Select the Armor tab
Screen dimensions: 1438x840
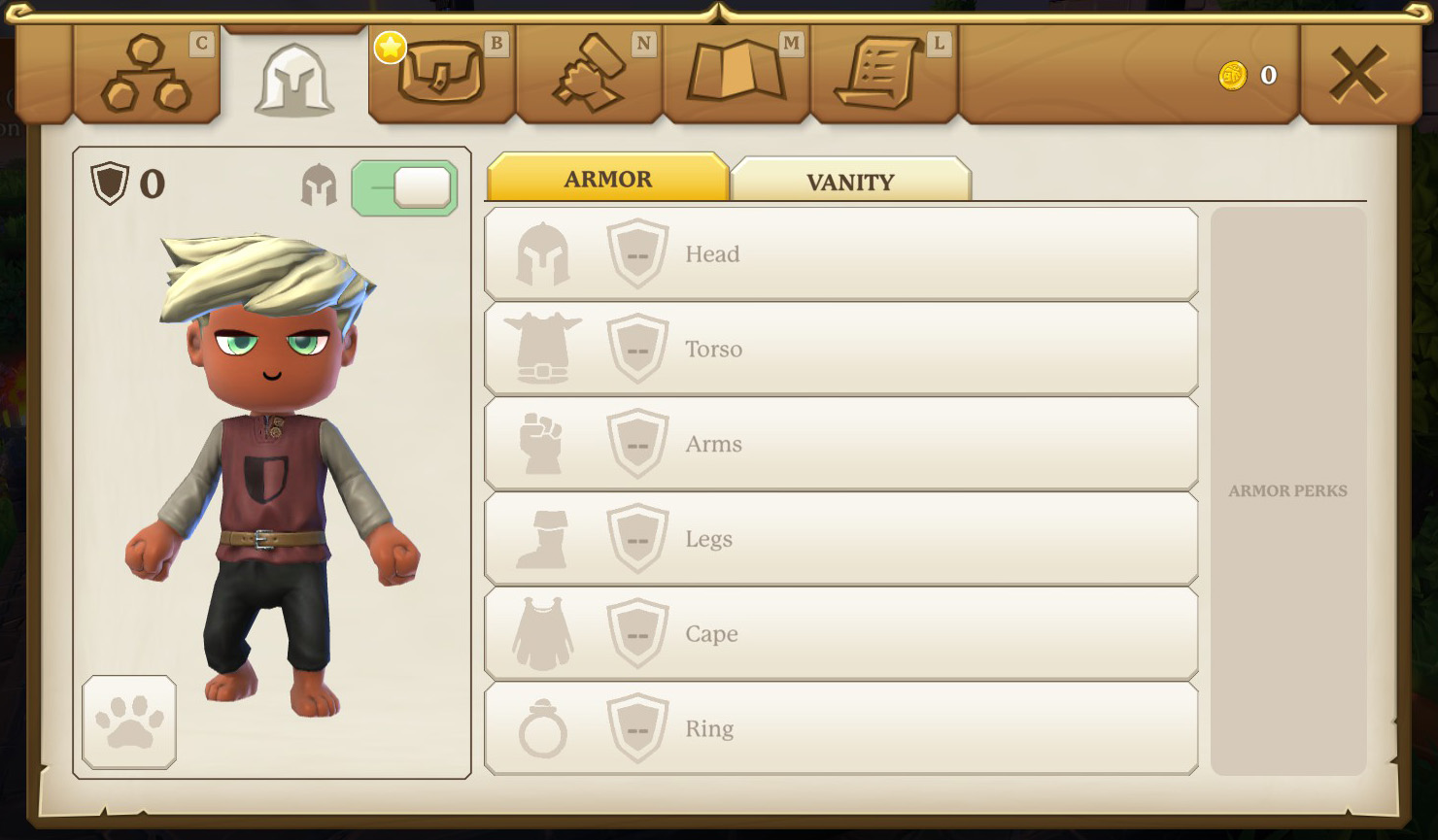click(x=608, y=179)
